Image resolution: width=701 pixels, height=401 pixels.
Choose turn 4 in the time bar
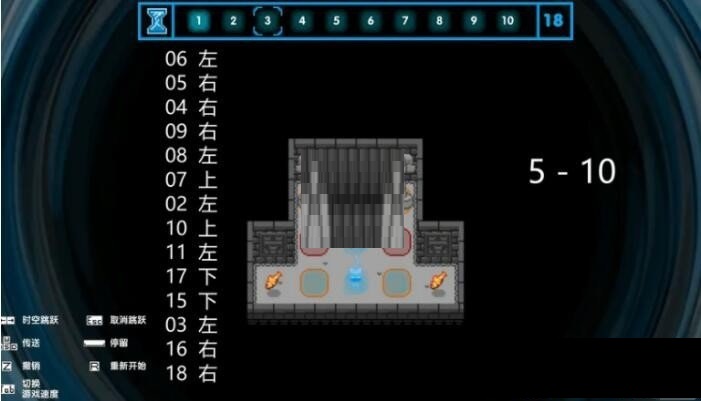click(x=302, y=20)
